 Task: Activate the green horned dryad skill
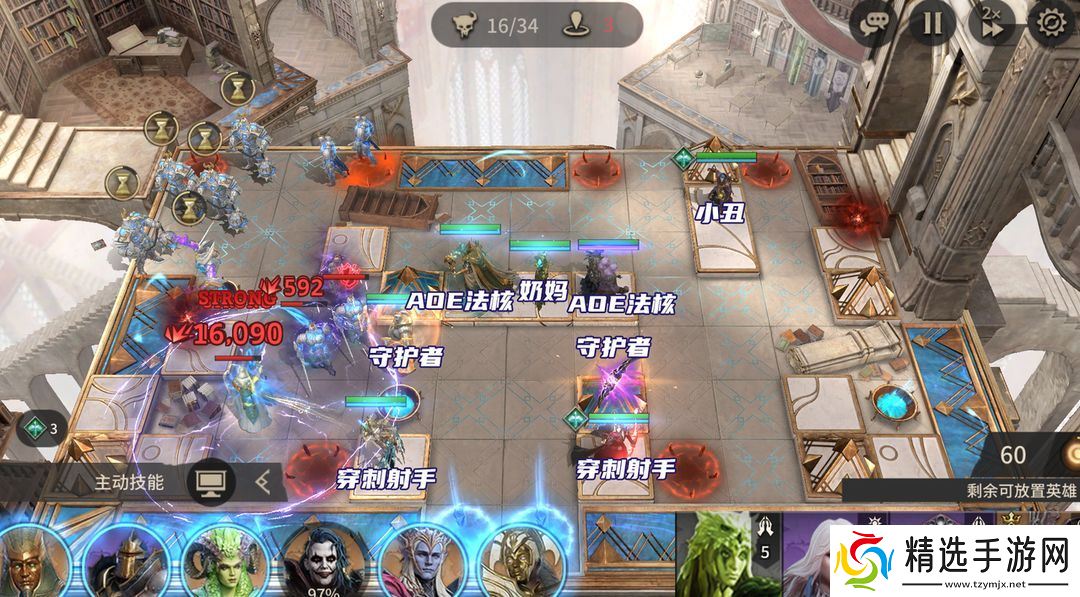[225, 560]
